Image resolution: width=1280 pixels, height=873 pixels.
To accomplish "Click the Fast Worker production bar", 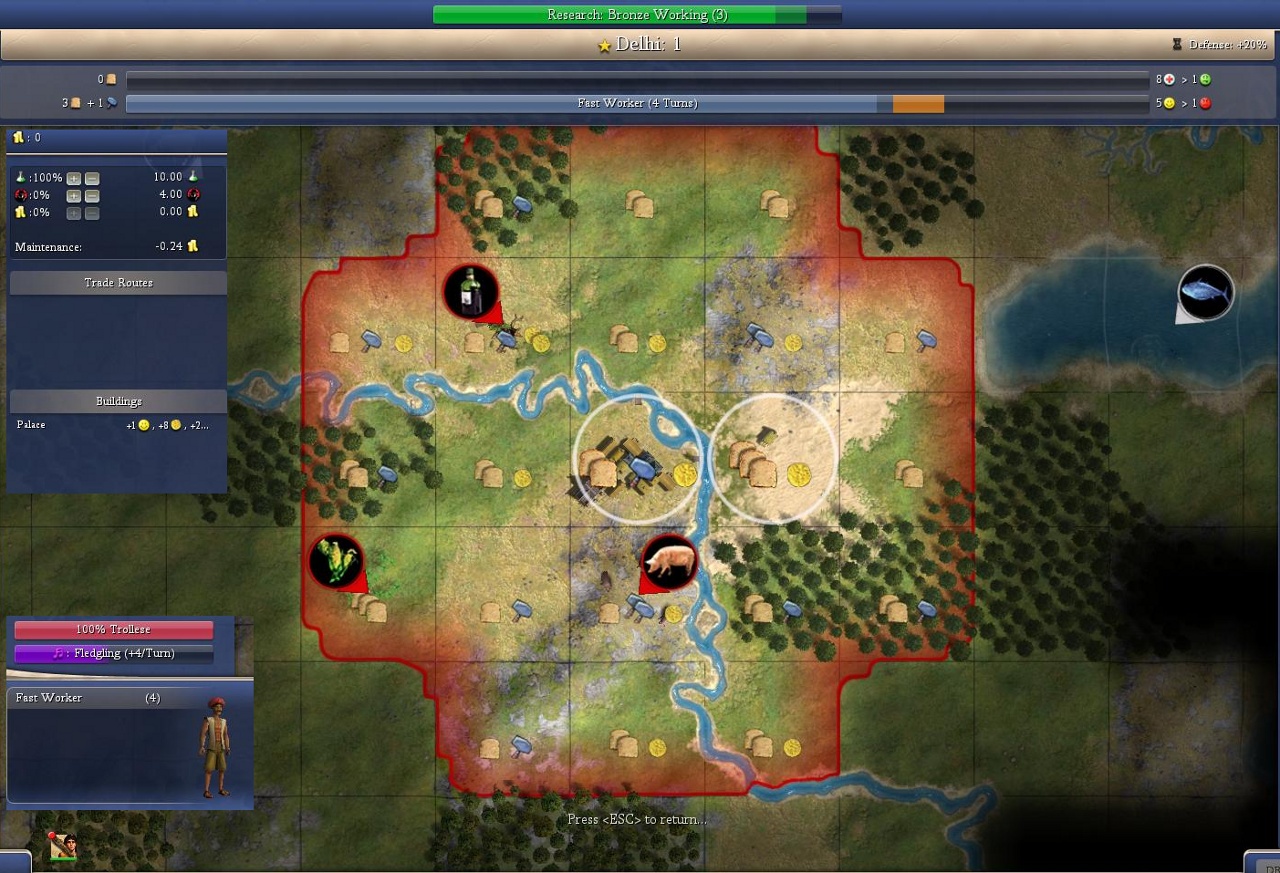I will tap(637, 103).
